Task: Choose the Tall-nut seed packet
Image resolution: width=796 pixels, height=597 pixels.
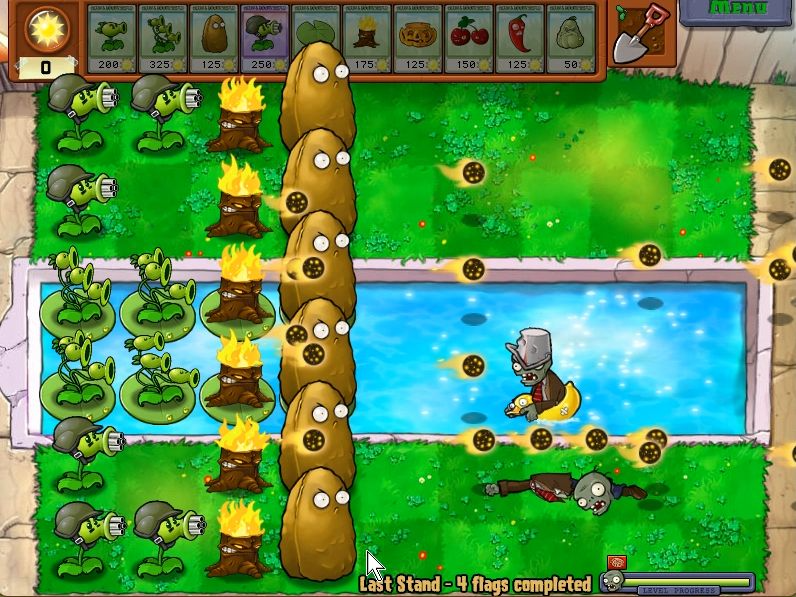Action: 214,38
